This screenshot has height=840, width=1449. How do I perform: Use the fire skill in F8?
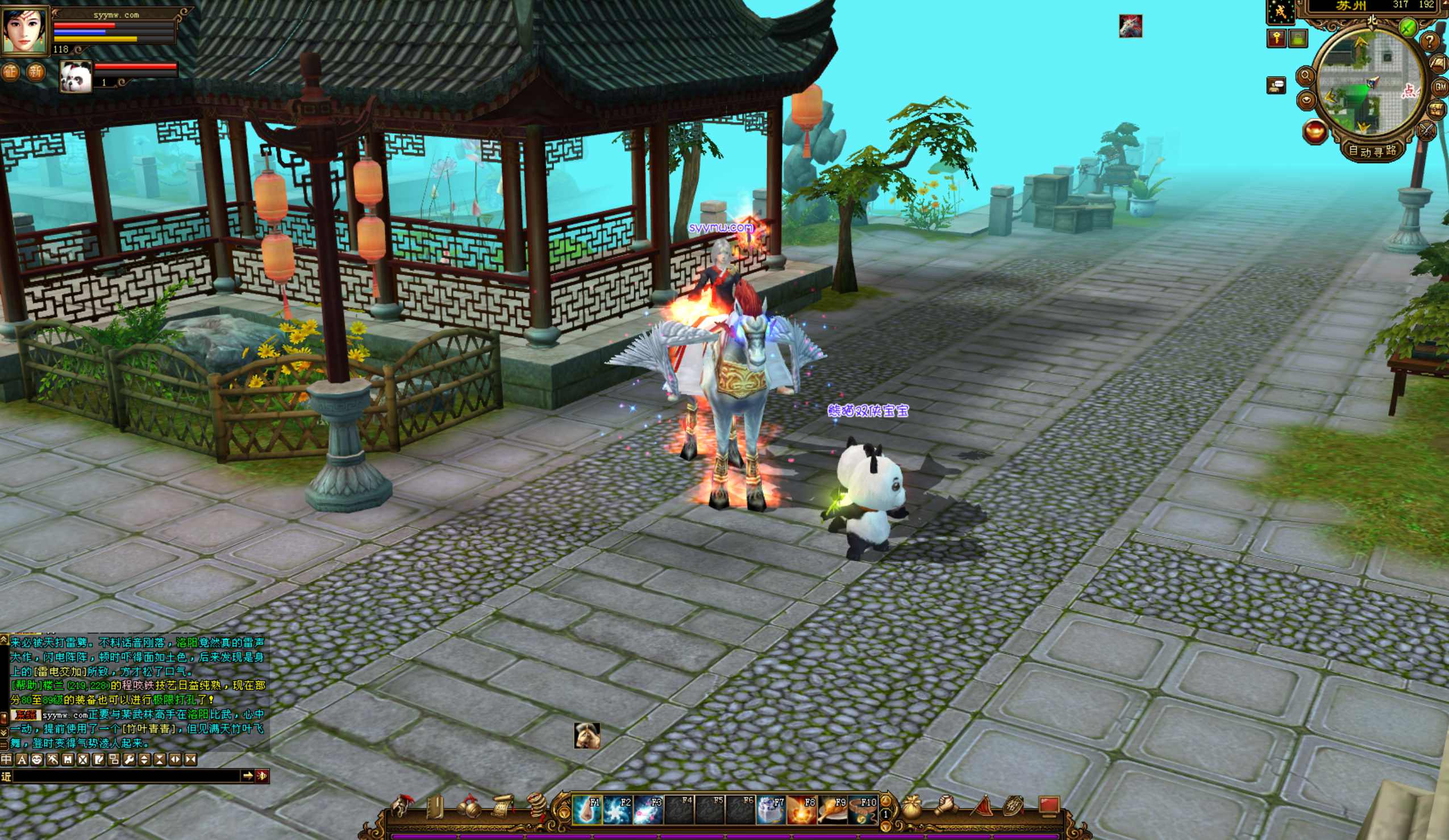(x=802, y=809)
